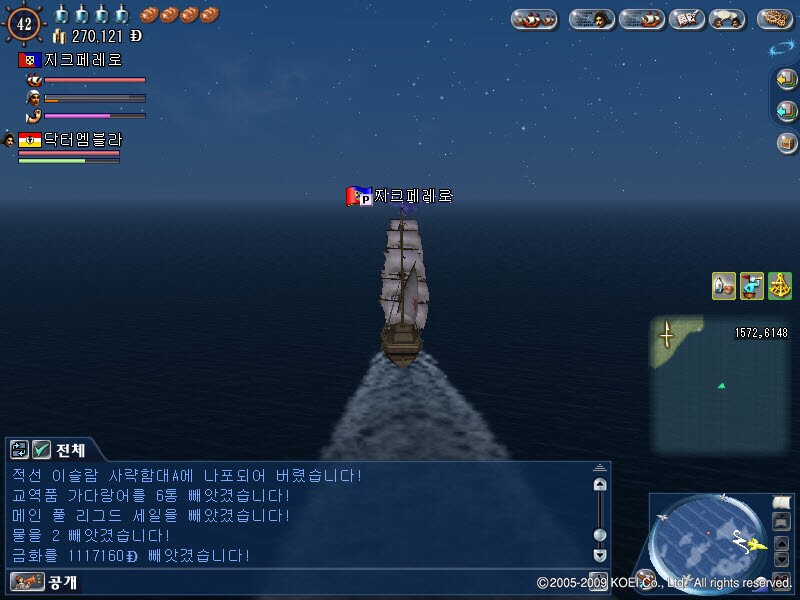Screen dimensions: 800x600
Task: Open the treasure chest side button
Action: [786, 142]
